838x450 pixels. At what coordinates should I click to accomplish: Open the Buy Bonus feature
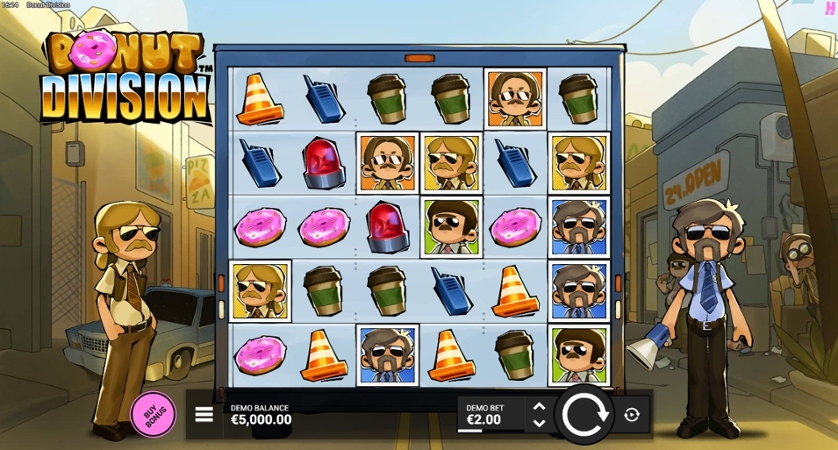(153, 414)
